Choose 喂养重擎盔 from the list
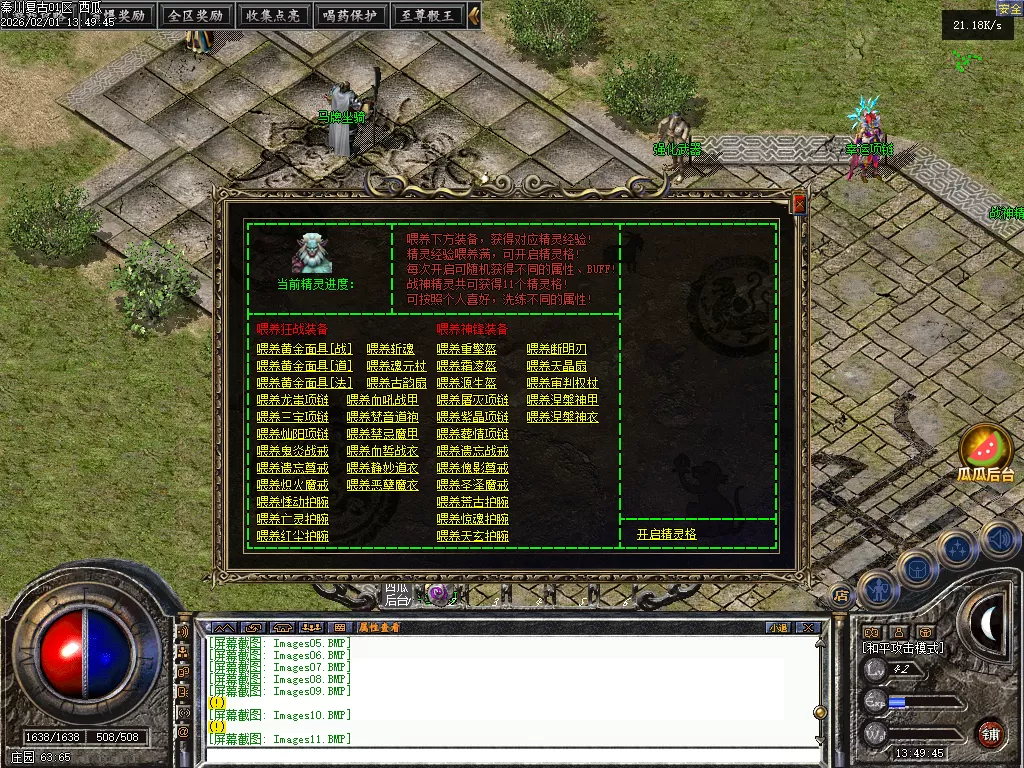 [466, 349]
